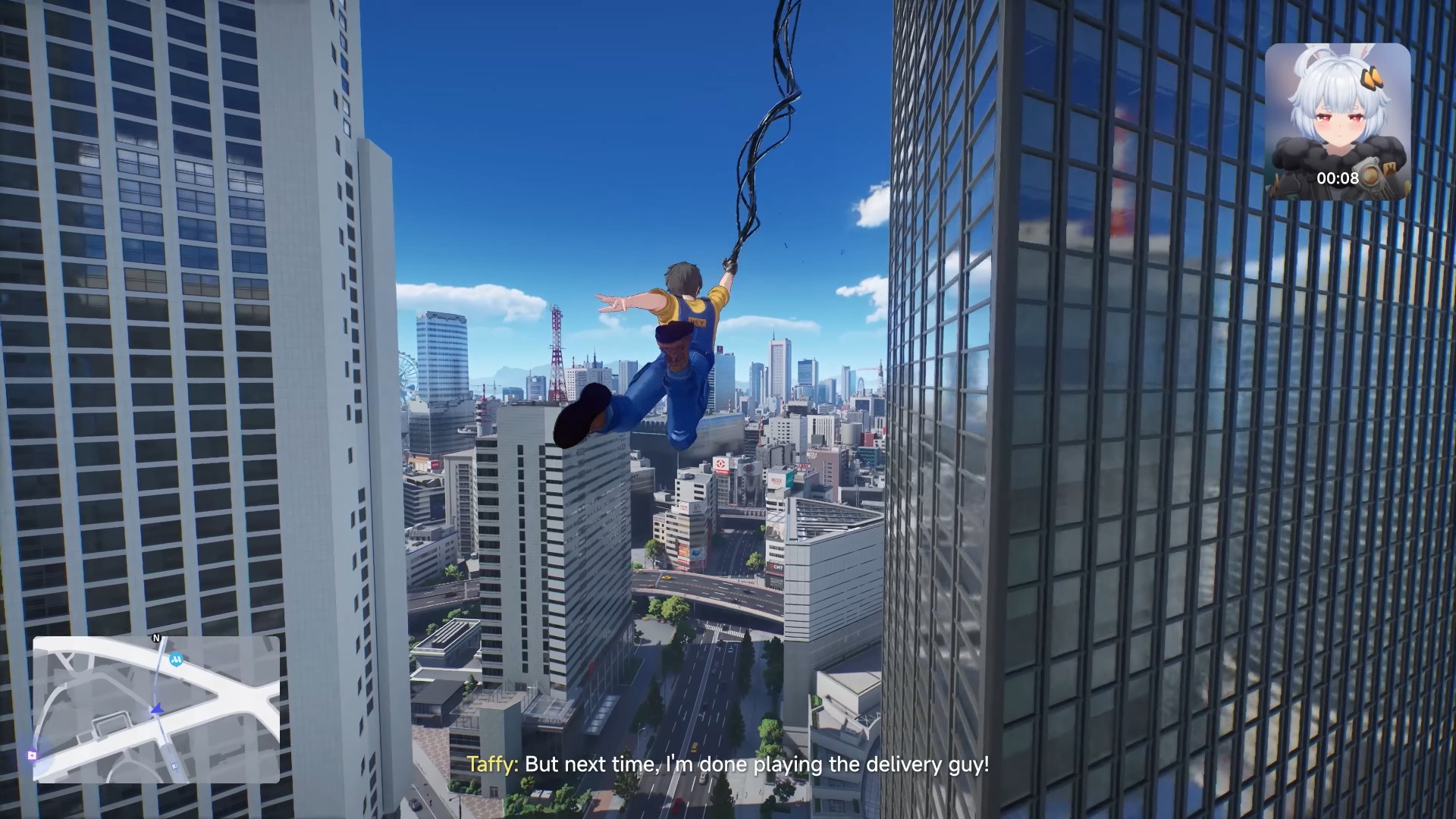Click the player arrow on the minimap

click(156, 708)
